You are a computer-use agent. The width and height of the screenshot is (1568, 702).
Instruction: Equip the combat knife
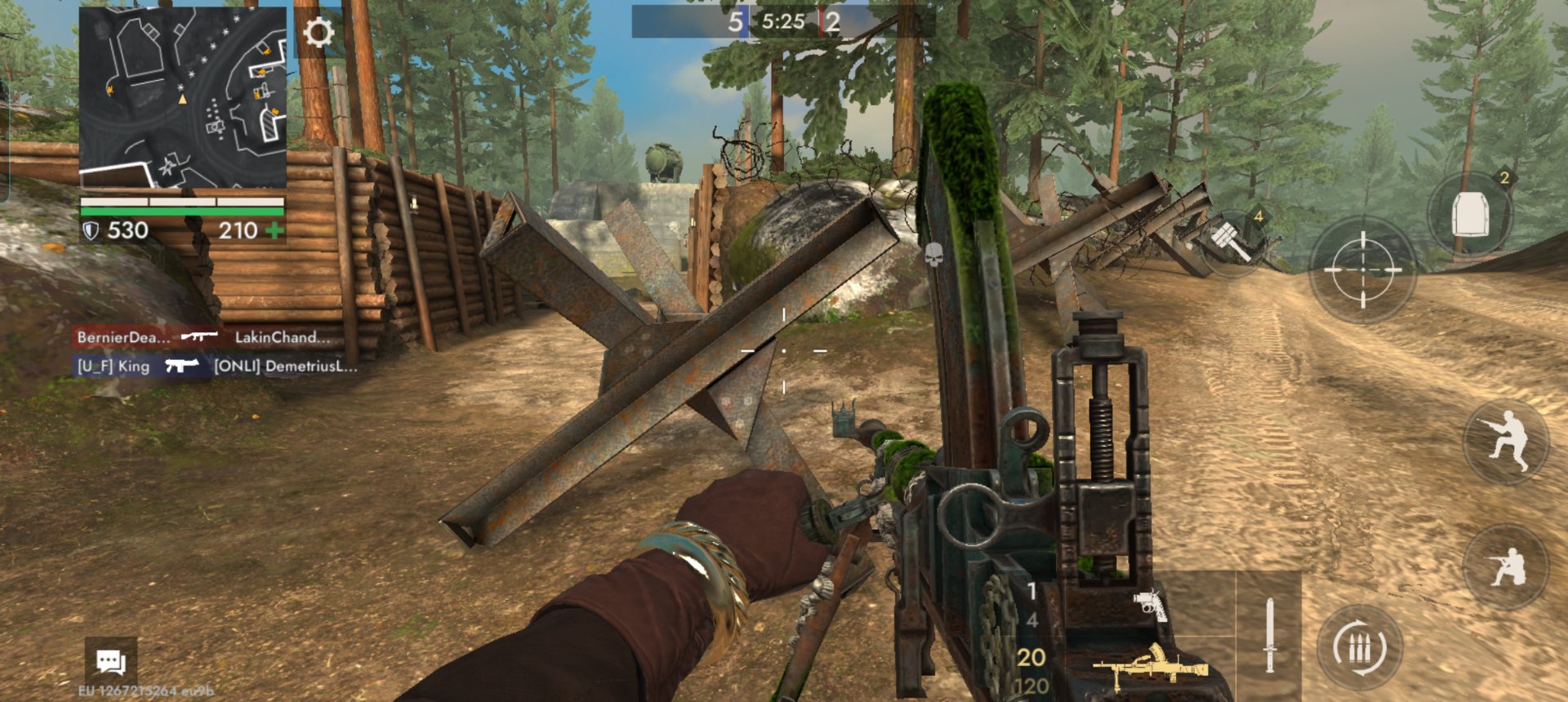point(1269,635)
